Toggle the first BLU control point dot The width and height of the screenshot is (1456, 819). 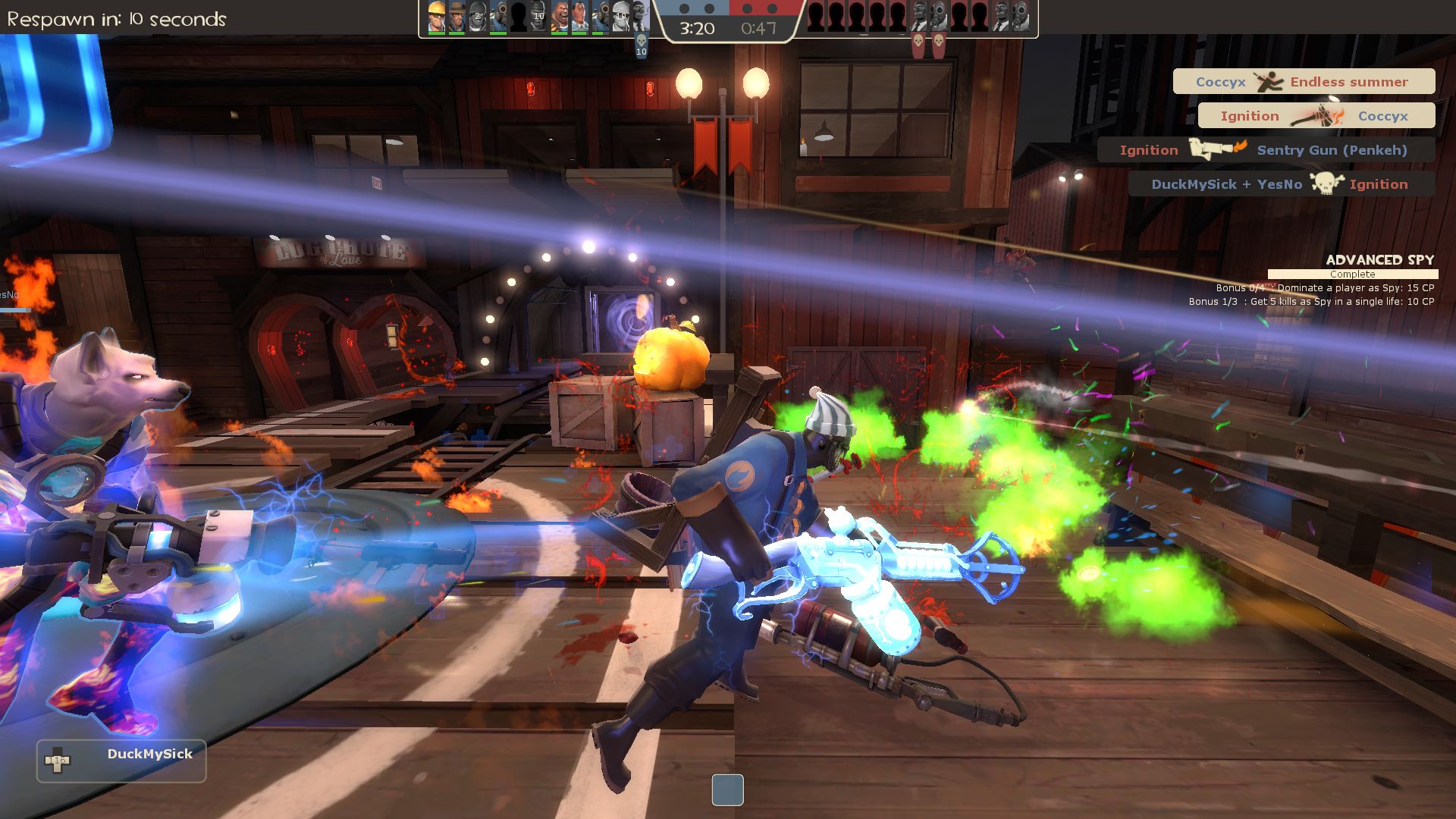685,10
